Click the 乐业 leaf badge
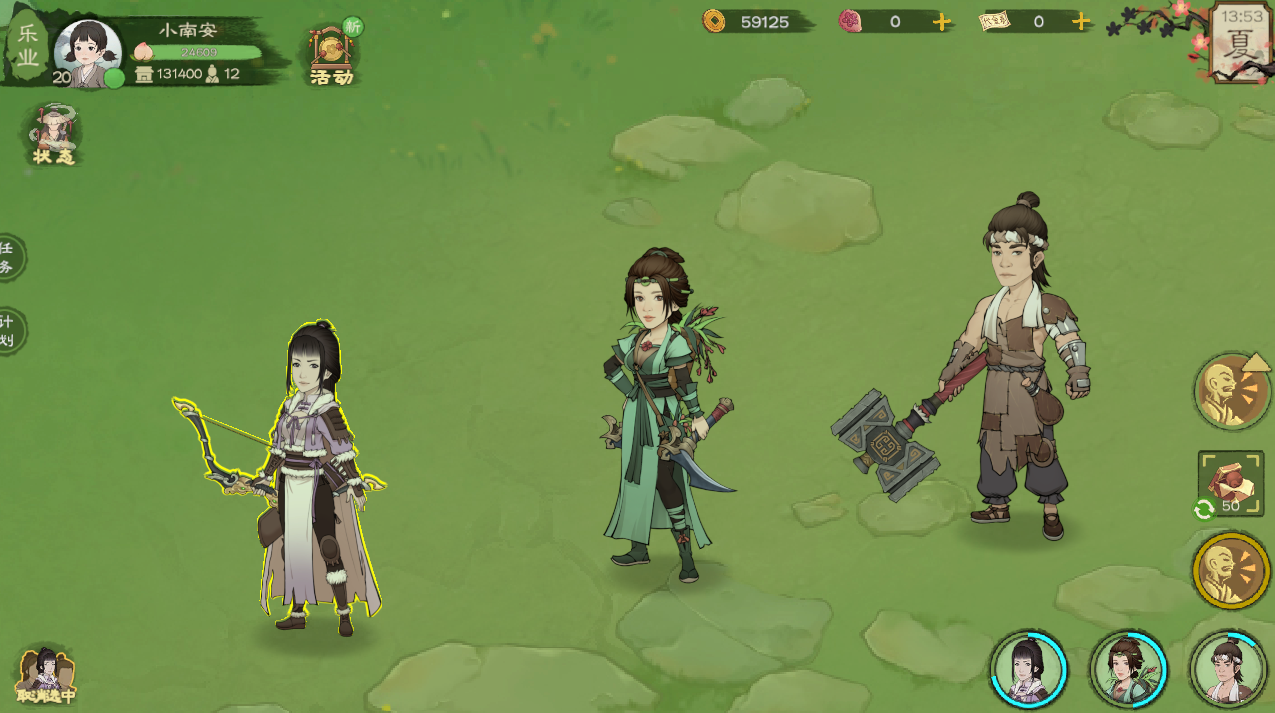Viewport: 1275px width, 713px height. [27, 46]
